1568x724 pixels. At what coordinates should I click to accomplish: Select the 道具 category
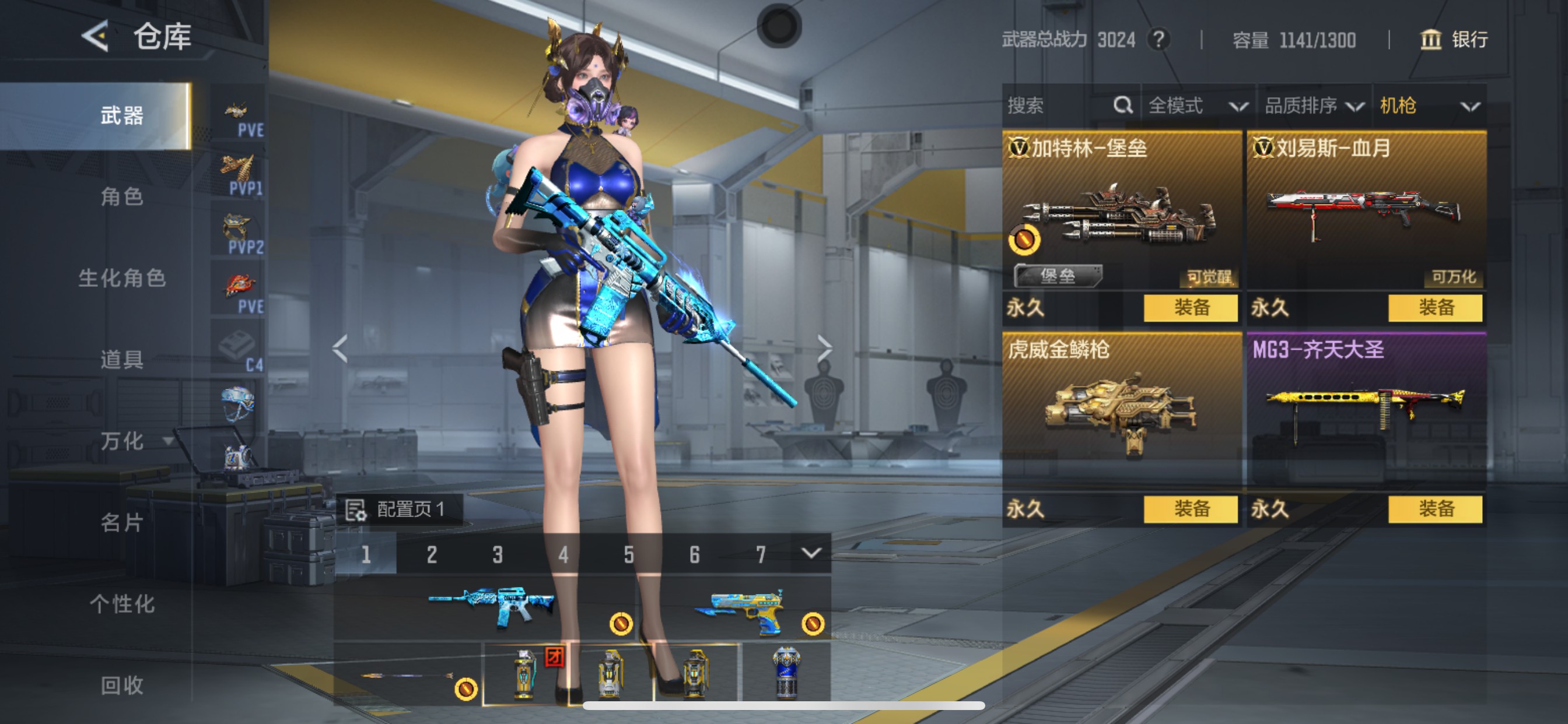[122, 360]
